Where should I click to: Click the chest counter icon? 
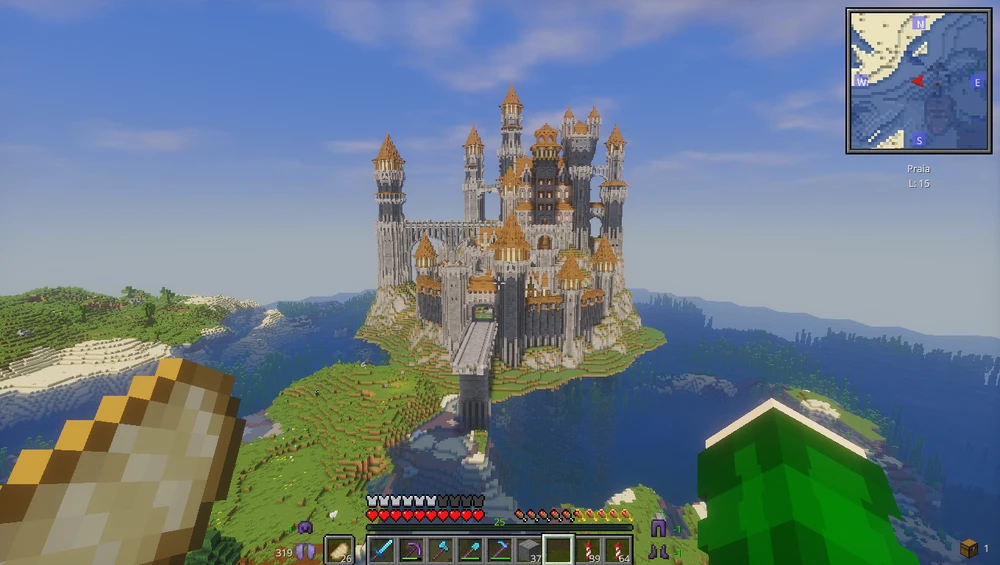pyautogui.click(x=968, y=547)
